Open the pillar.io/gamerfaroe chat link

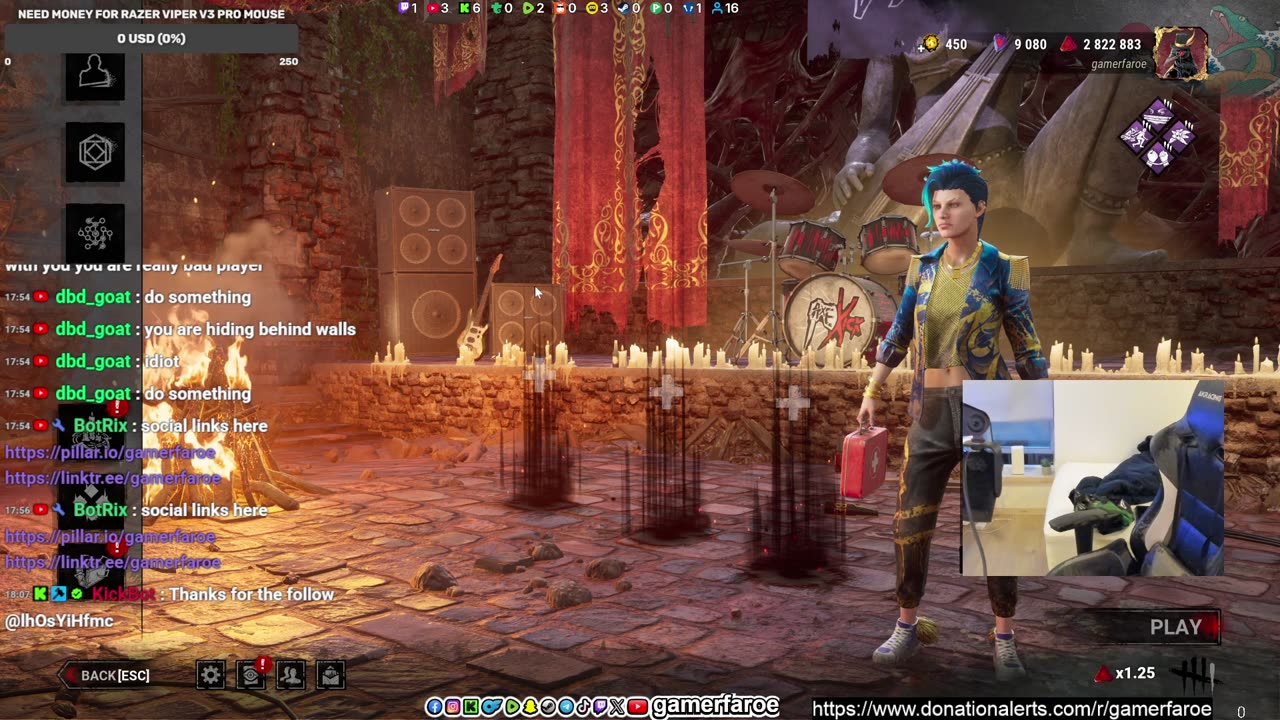coord(110,452)
